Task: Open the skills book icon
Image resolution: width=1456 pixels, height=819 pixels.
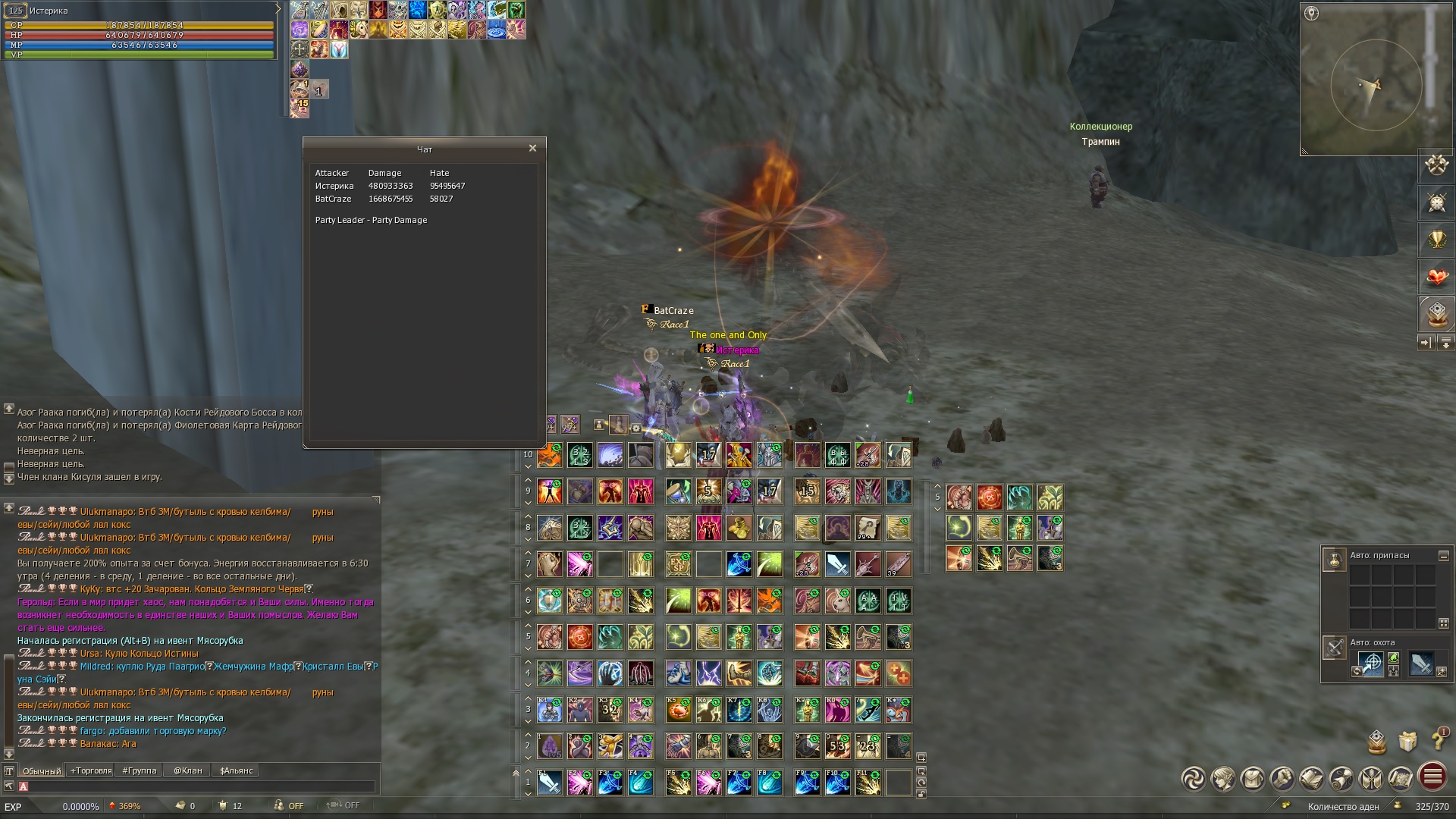Action: click(1312, 779)
